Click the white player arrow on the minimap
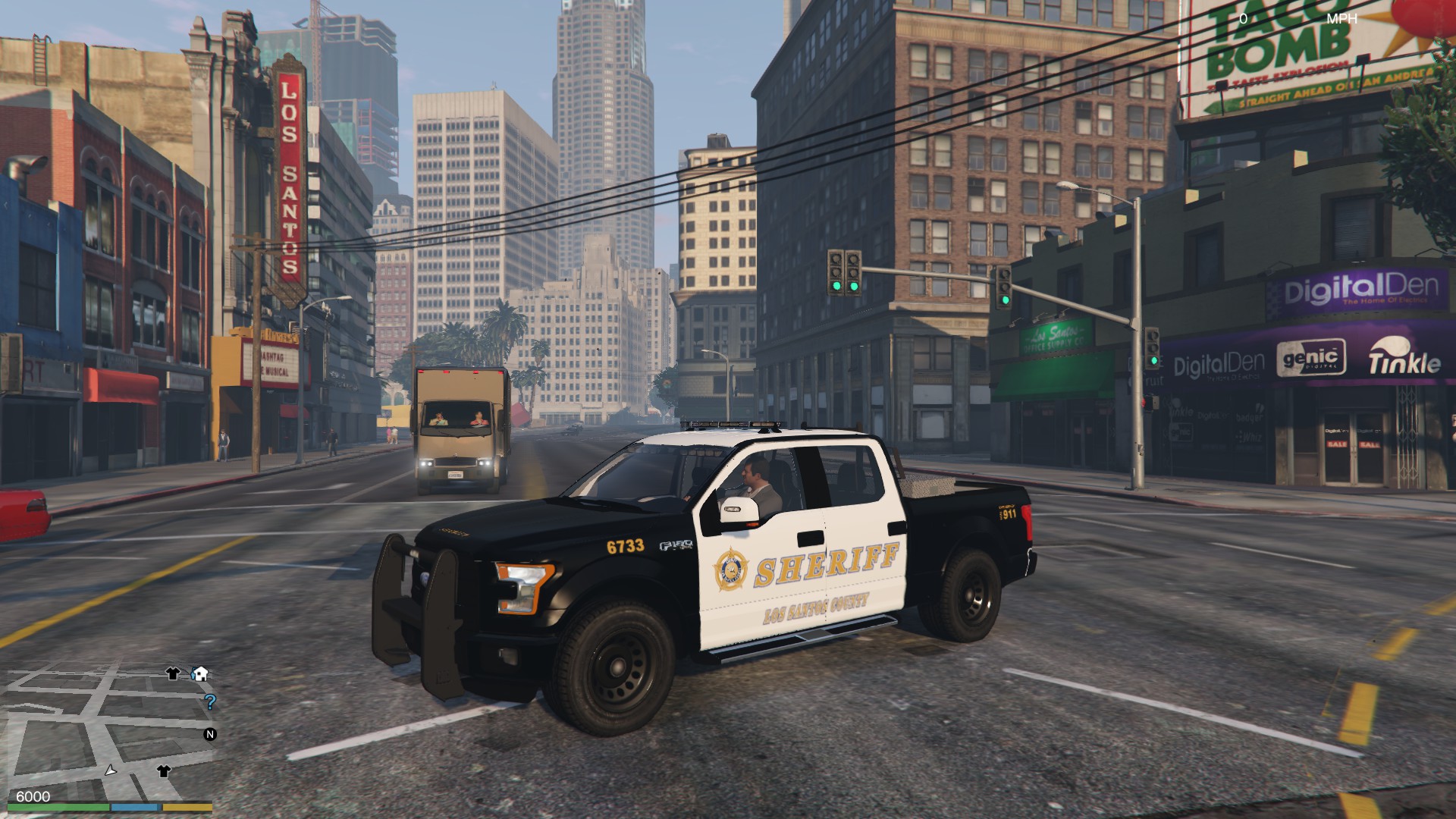The height and width of the screenshot is (819, 1456). pos(111,770)
